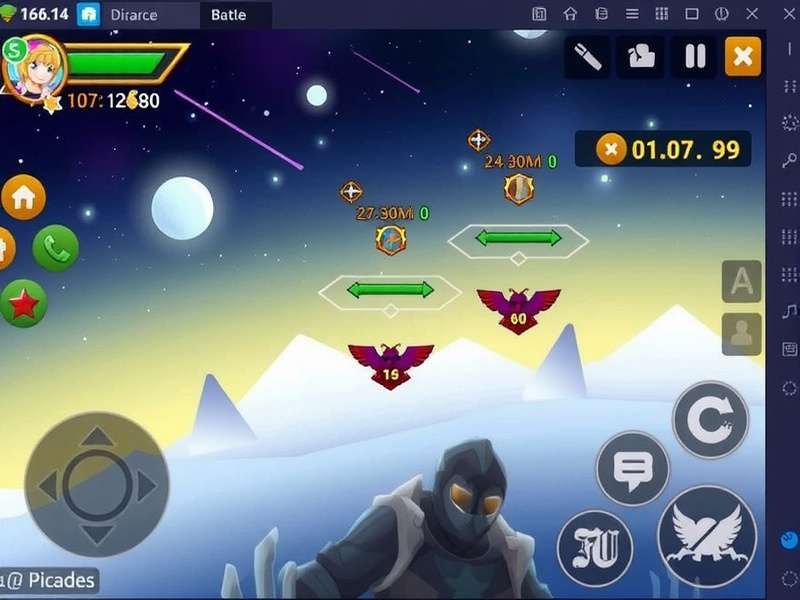Open the chat speech bubble button
This screenshot has height=600, width=800.
coord(632,467)
